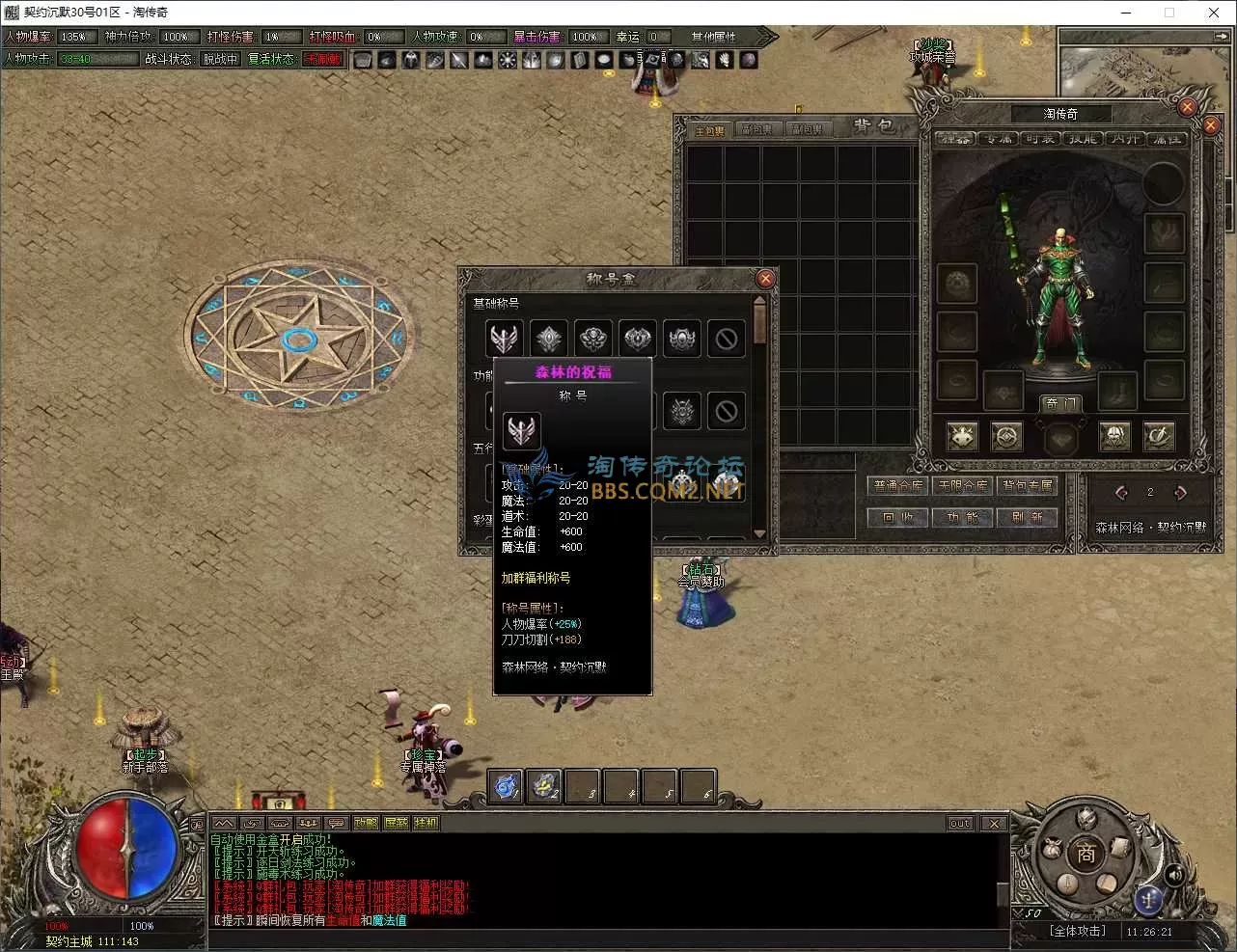The width and height of the screenshot is (1237, 952).
Task: Open the 功能 function button
Action: [x=963, y=518]
